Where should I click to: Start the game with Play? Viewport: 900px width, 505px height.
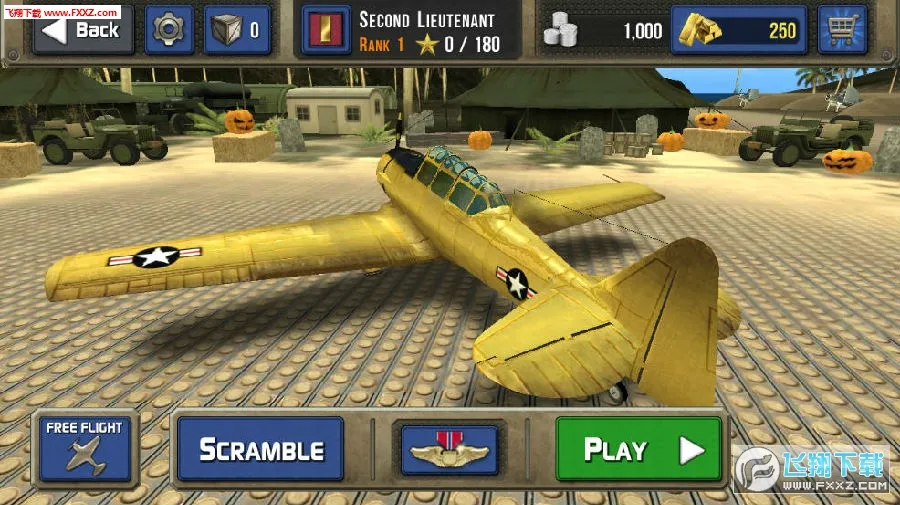(x=638, y=449)
